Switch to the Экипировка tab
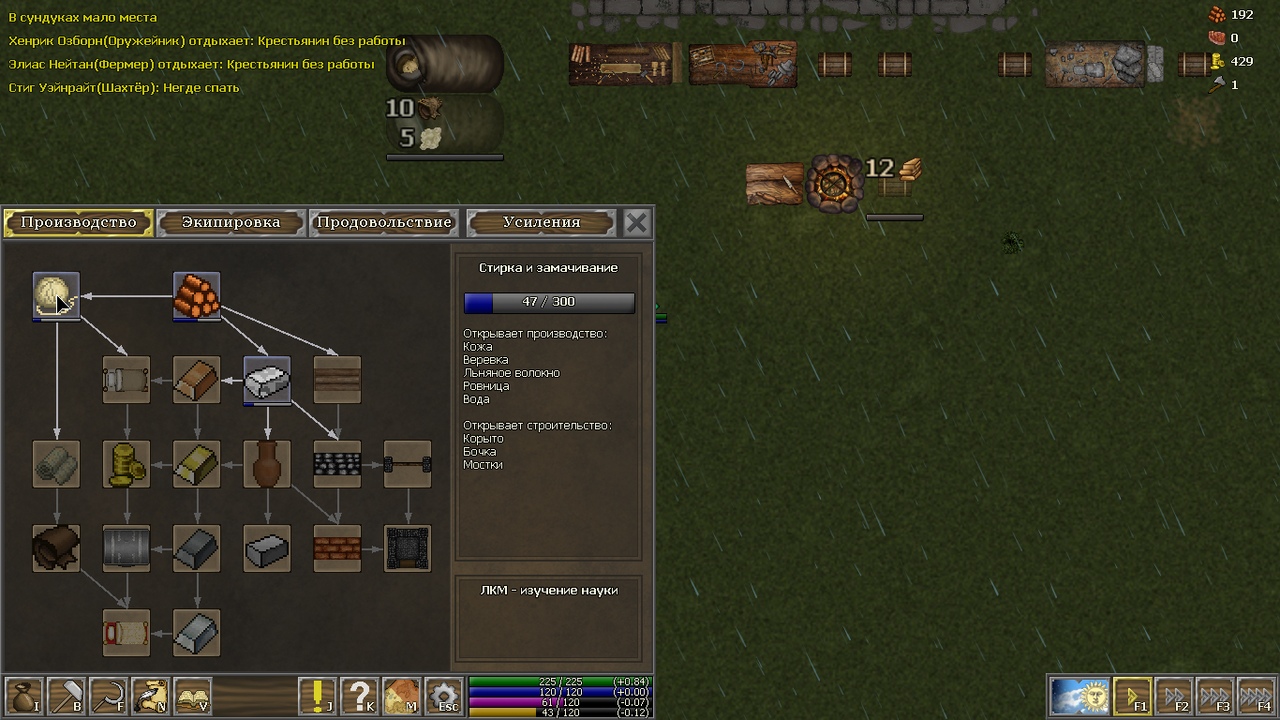The height and width of the screenshot is (720, 1280). click(x=231, y=222)
